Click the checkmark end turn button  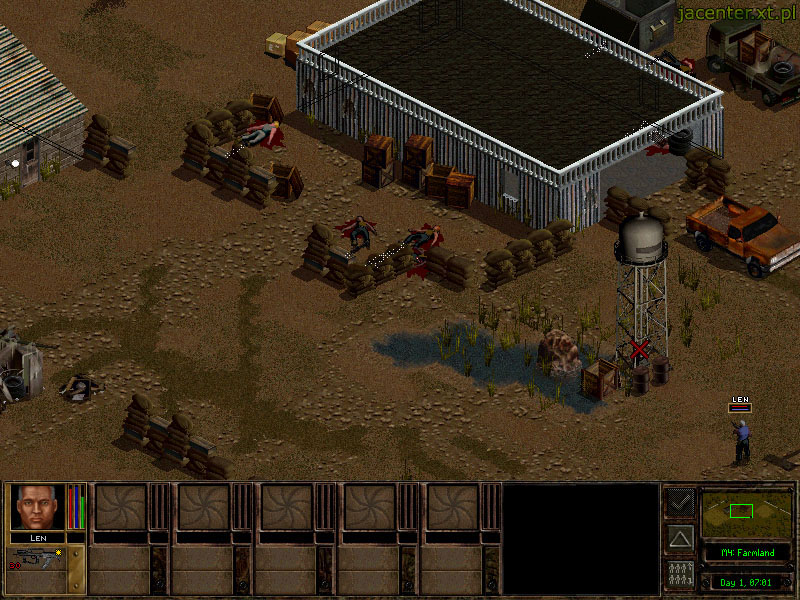pos(680,502)
